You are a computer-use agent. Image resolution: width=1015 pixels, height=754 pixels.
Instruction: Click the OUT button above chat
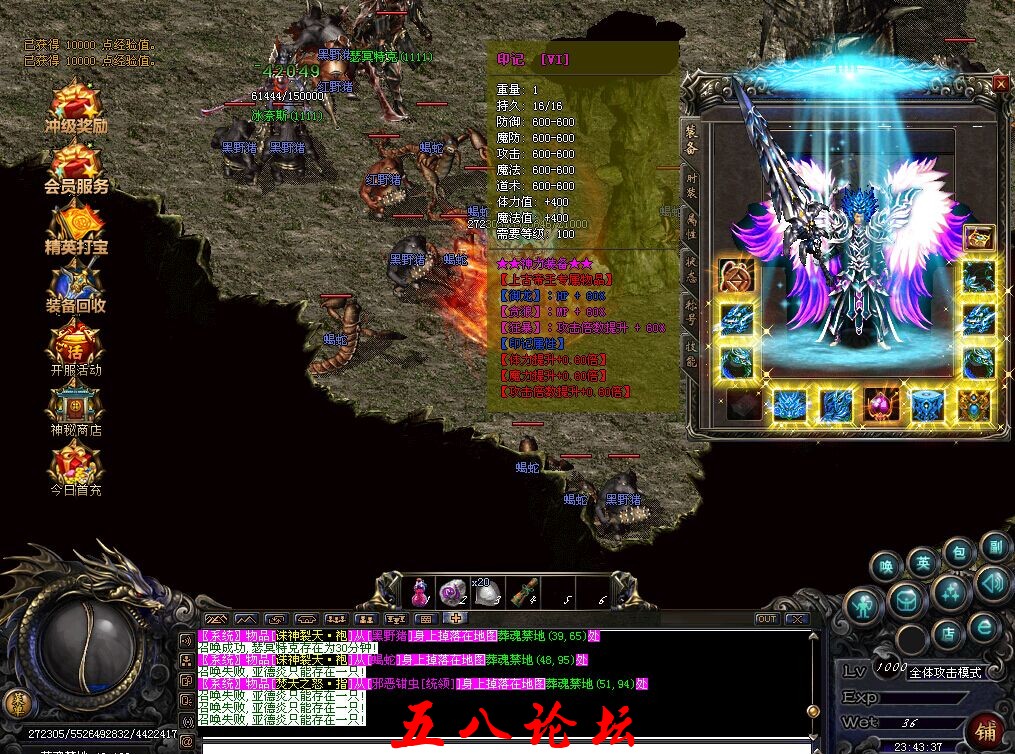point(767,619)
